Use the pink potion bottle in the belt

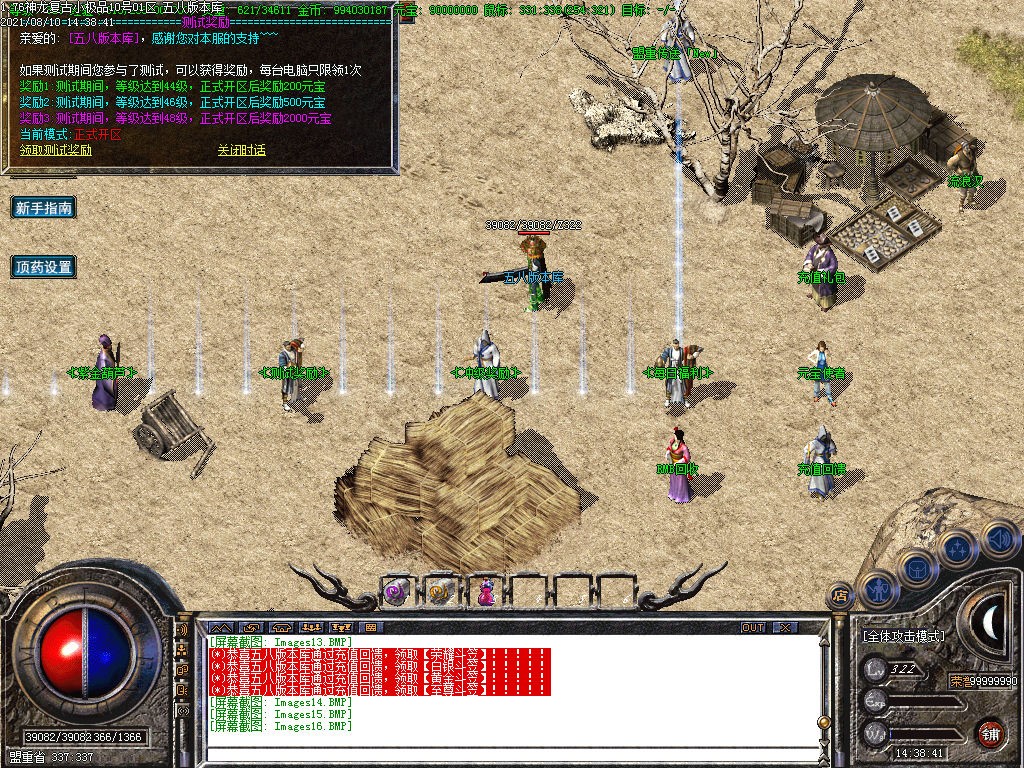(485, 593)
